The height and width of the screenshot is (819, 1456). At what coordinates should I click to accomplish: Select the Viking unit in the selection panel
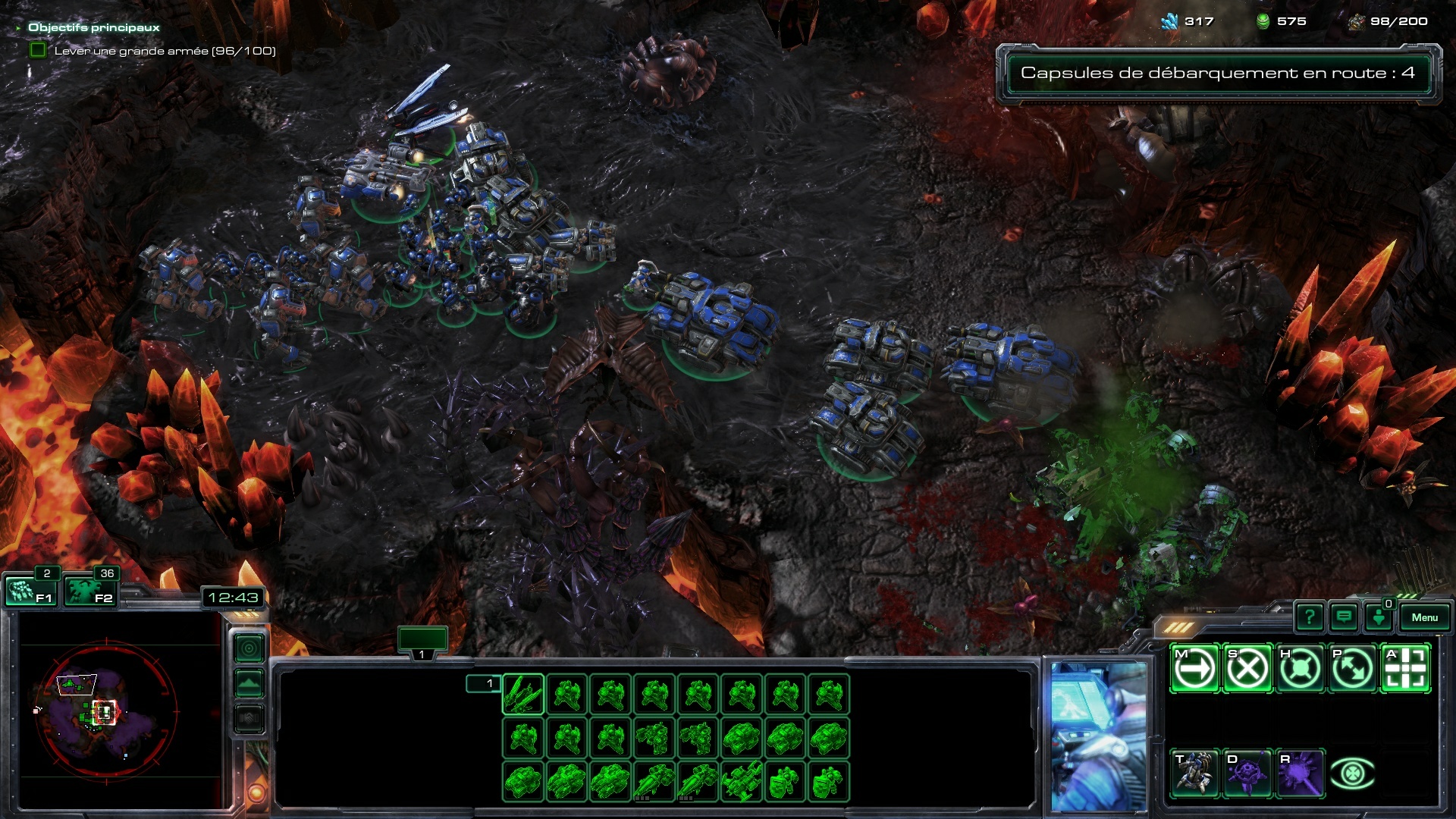[x=523, y=695]
